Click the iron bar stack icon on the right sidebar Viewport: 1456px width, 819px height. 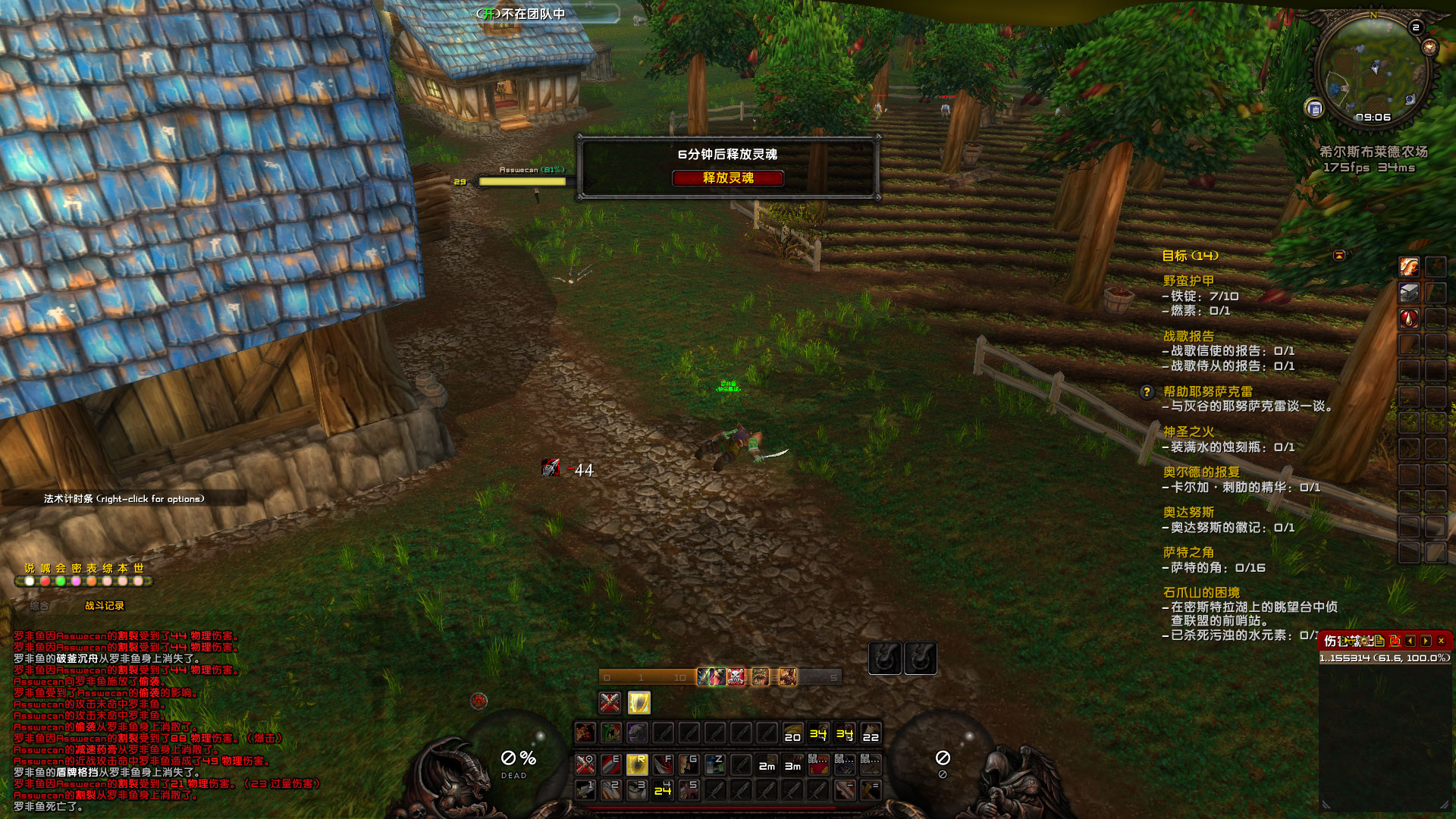(x=1409, y=293)
